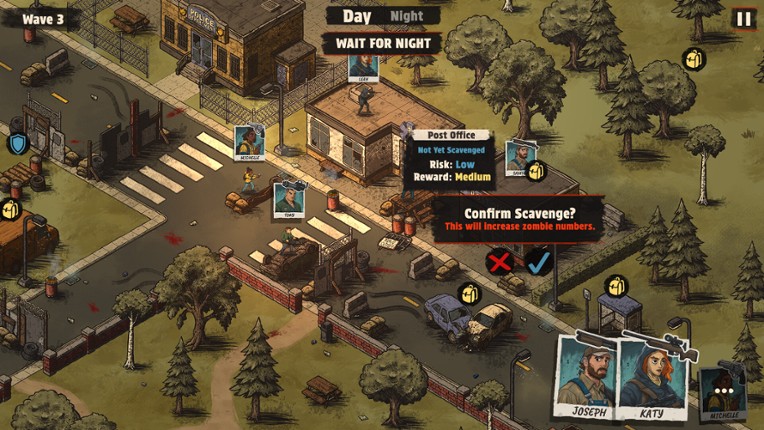The width and height of the screenshot is (764, 430).
Task: Pick the backpack scavenge marker beside the pause button
Action: click(693, 60)
